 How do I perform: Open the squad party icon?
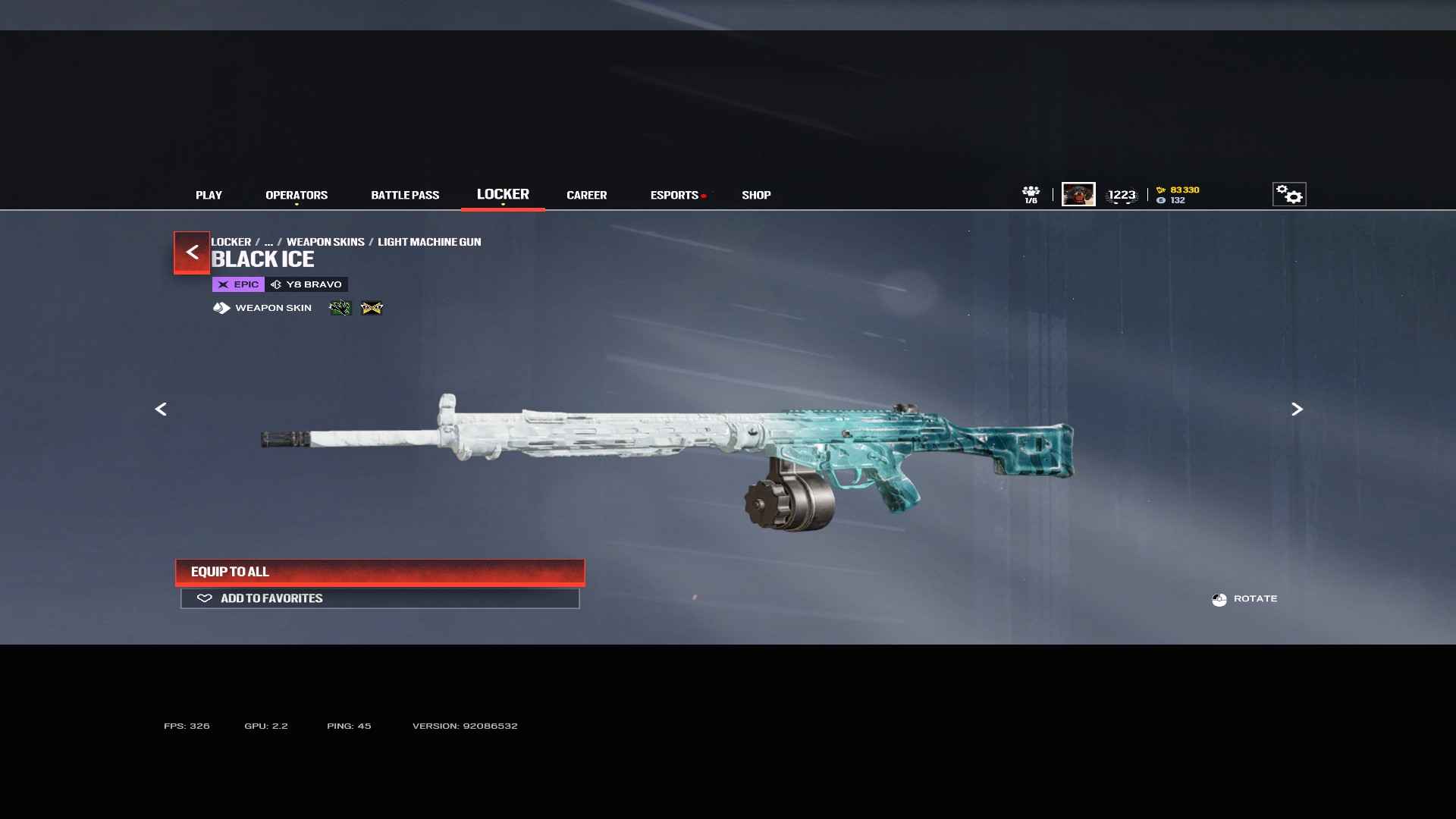pyautogui.click(x=1031, y=194)
